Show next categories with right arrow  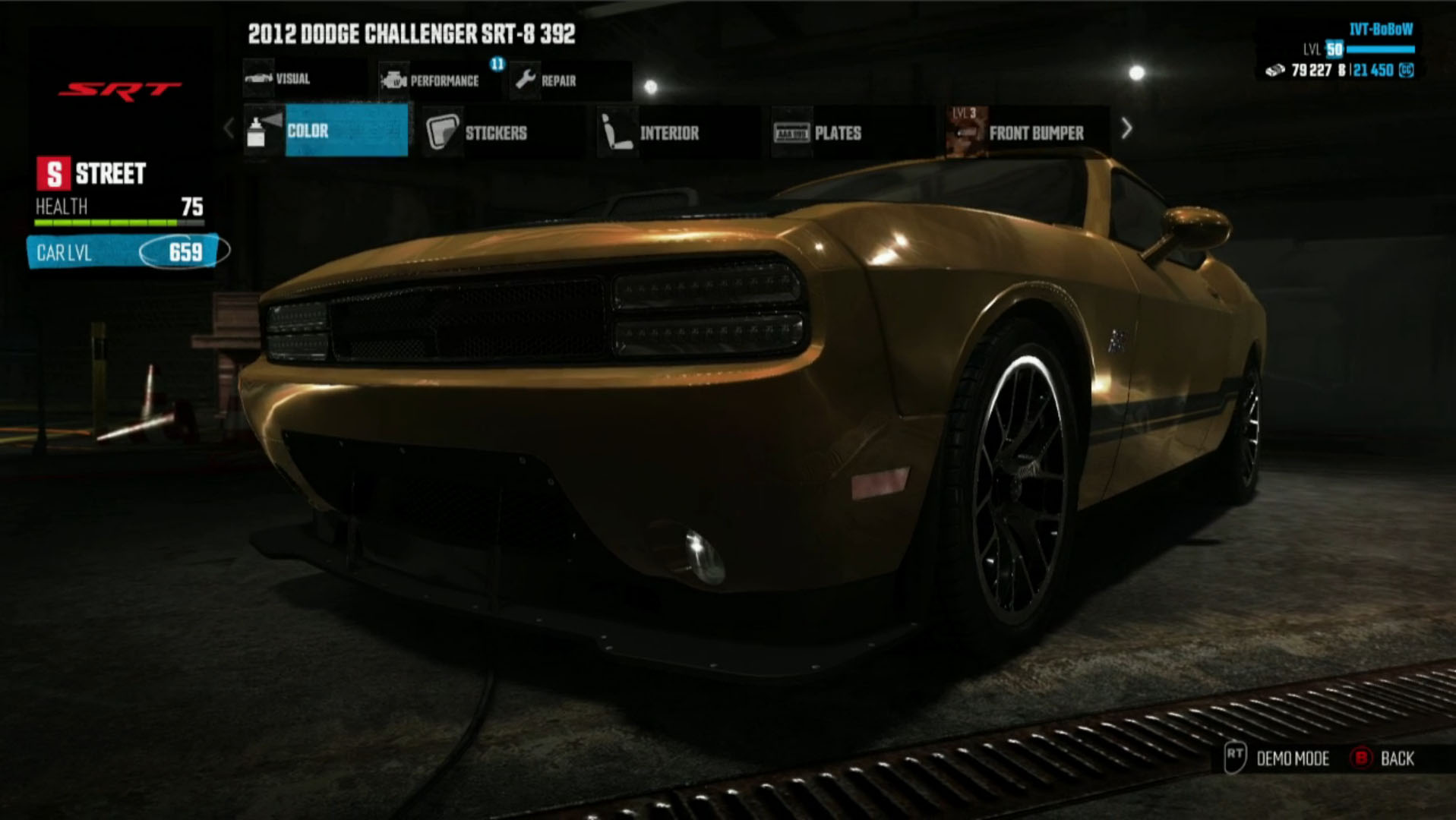click(1127, 129)
